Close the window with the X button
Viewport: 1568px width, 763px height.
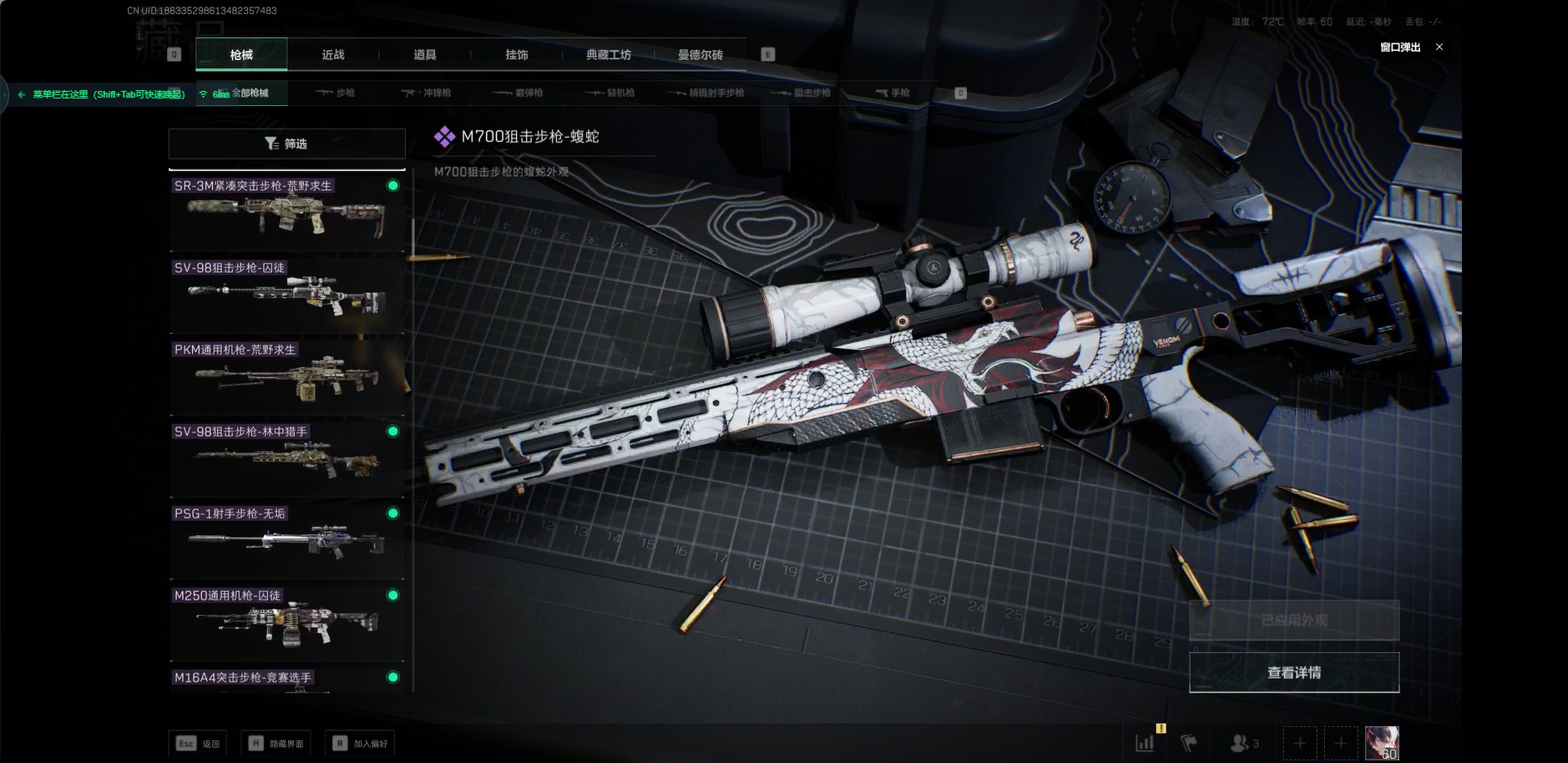click(1439, 47)
